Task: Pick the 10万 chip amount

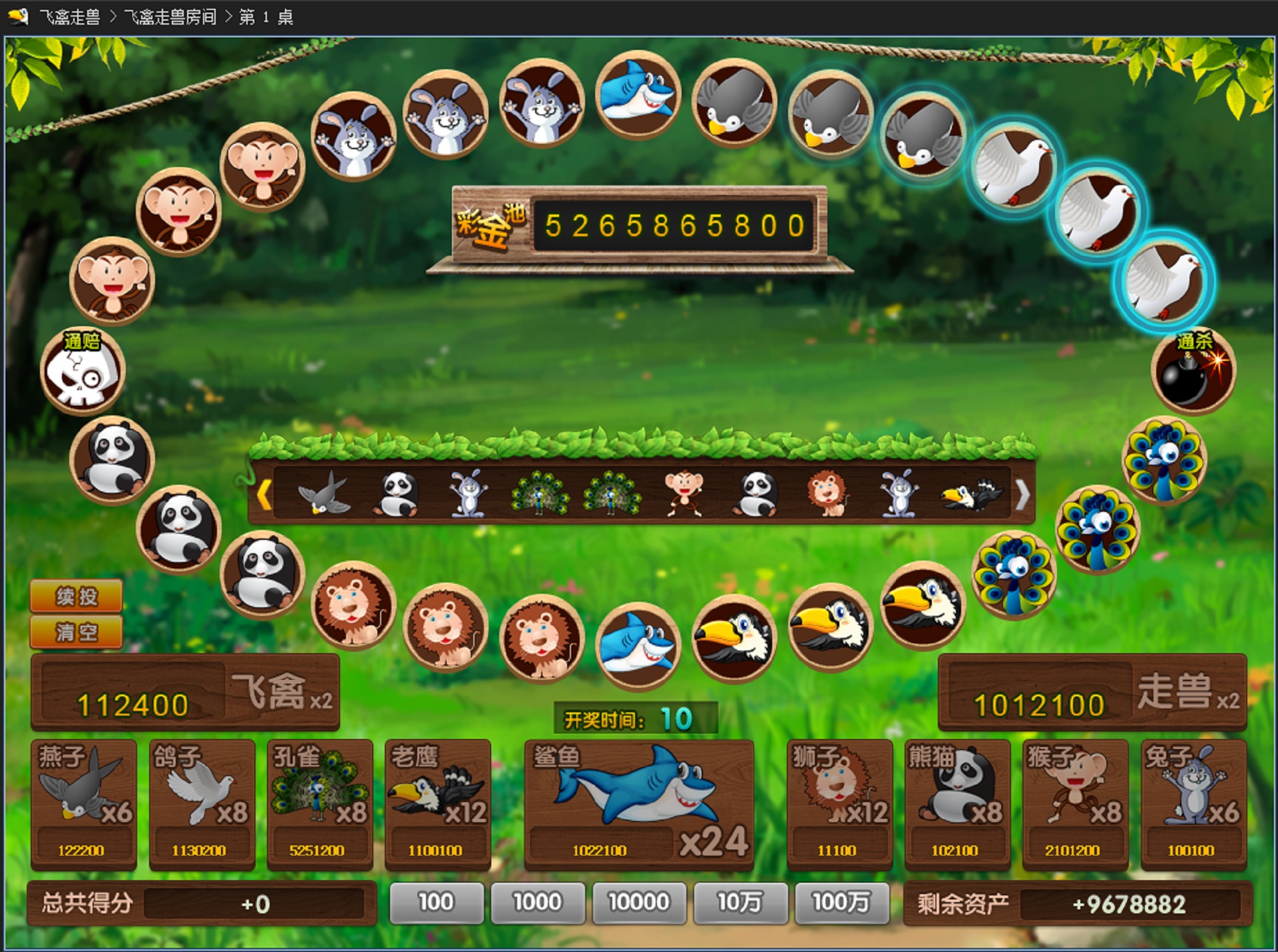Action: (x=740, y=903)
